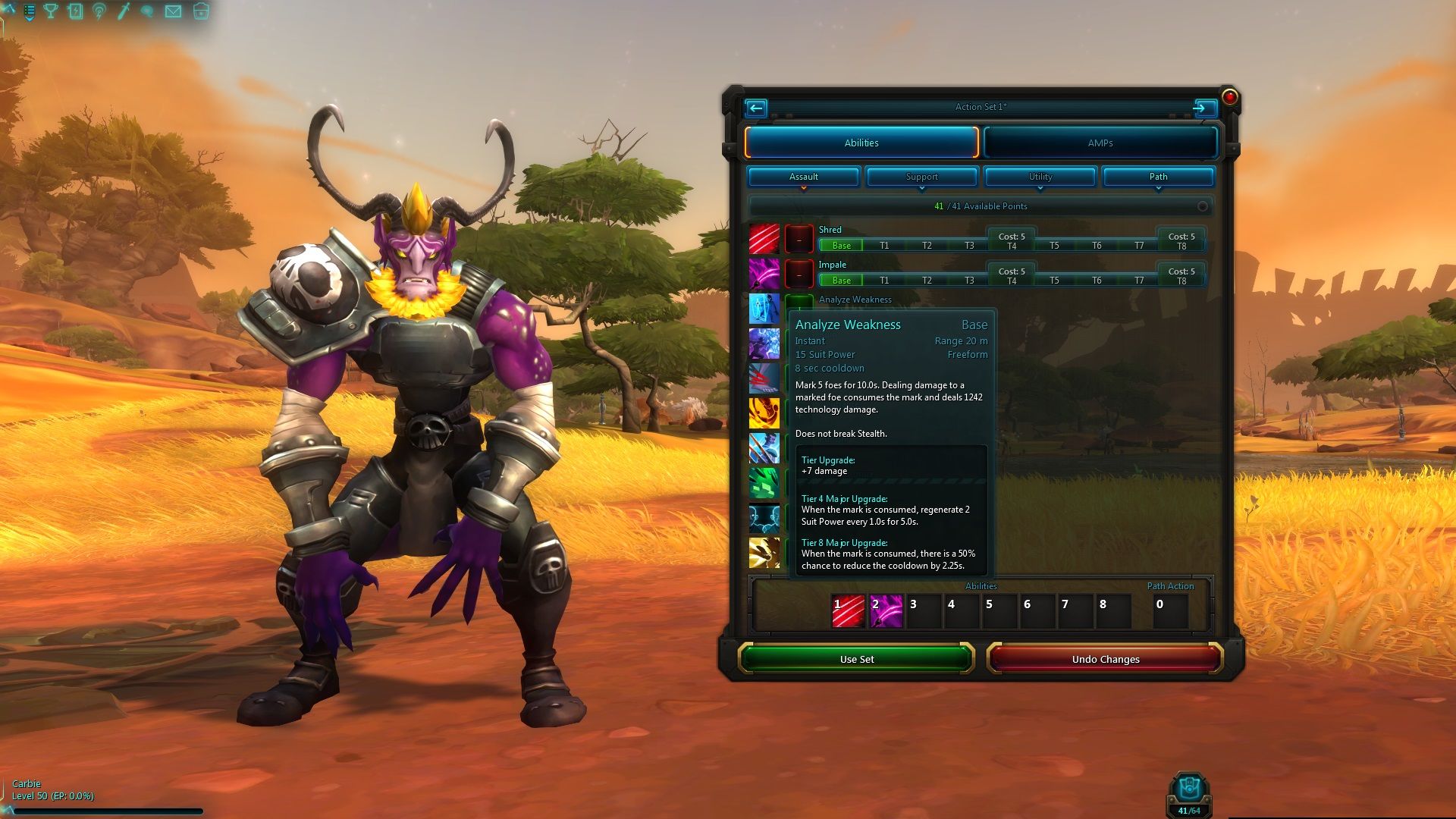Click the Use Set button
This screenshot has width=1456, height=819.
856,659
